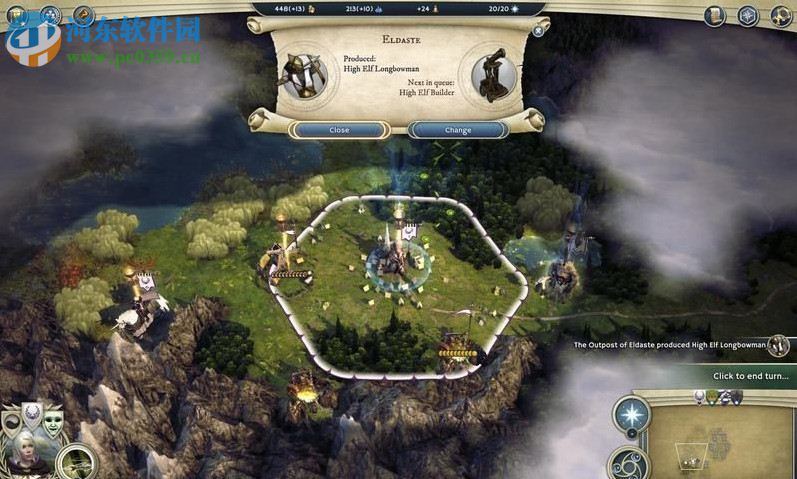
Task: Click the round emblem beside the leader portrait
Action: pos(76,462)
